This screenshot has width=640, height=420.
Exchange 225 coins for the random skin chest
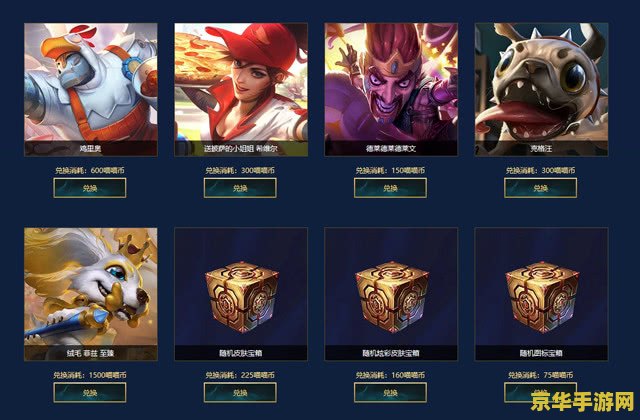[x=240, y=392]
